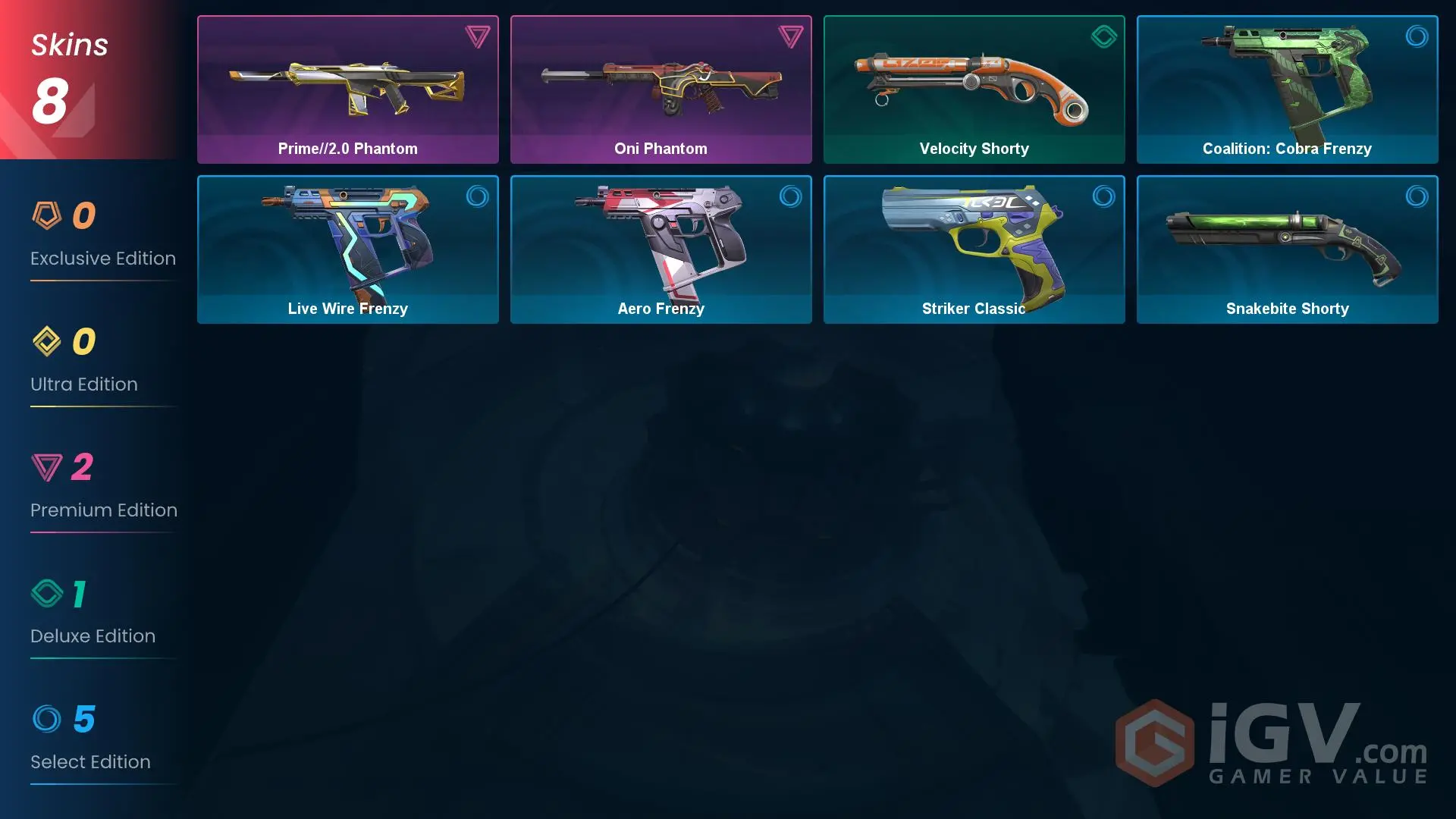Click the red Skins count banner
The width and height of the screenshot is (1456, 819).
[x=83, y=80]
